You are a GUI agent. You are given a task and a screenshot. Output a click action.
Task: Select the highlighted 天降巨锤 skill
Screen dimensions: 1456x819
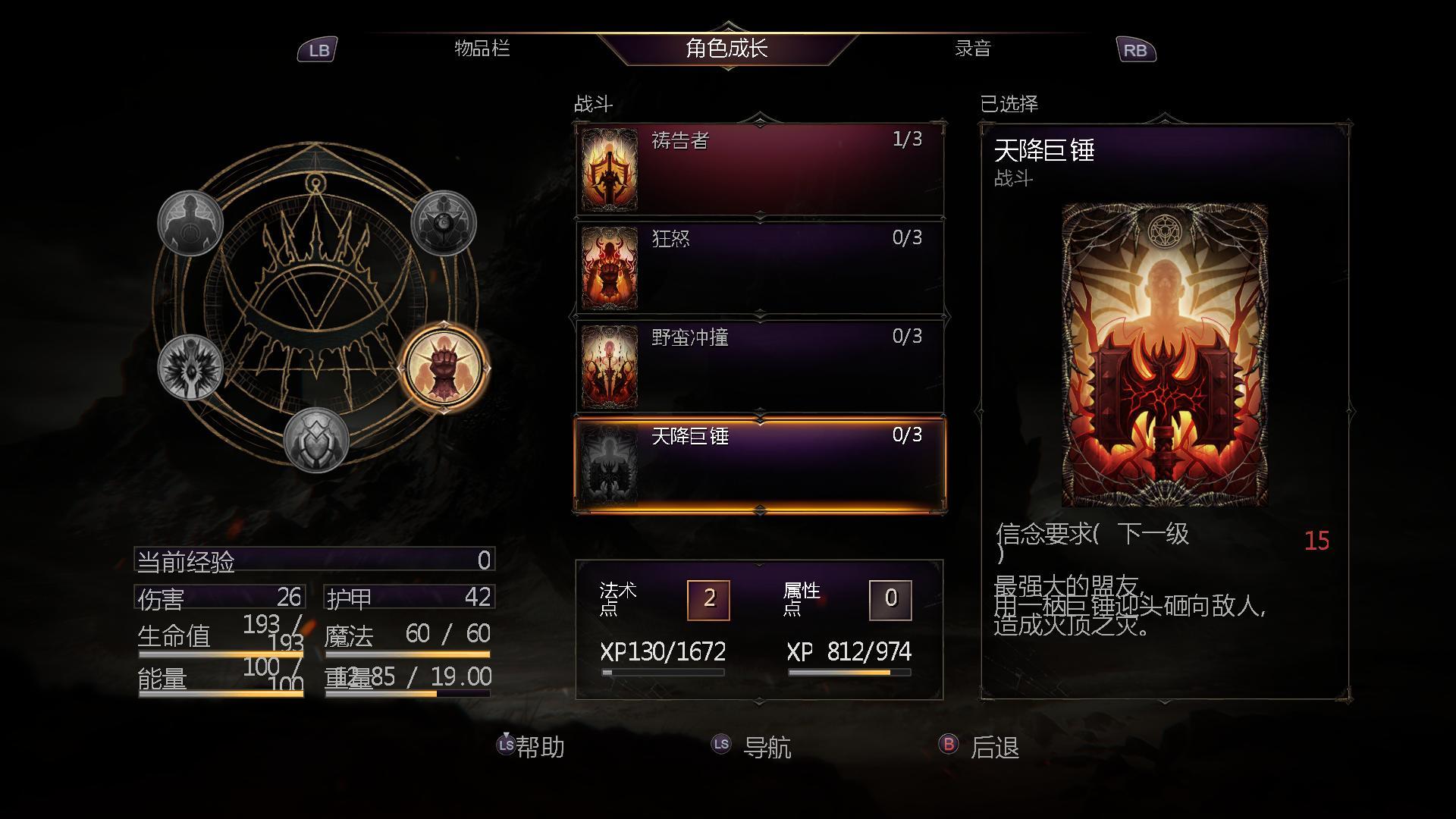tap(760, 465)
